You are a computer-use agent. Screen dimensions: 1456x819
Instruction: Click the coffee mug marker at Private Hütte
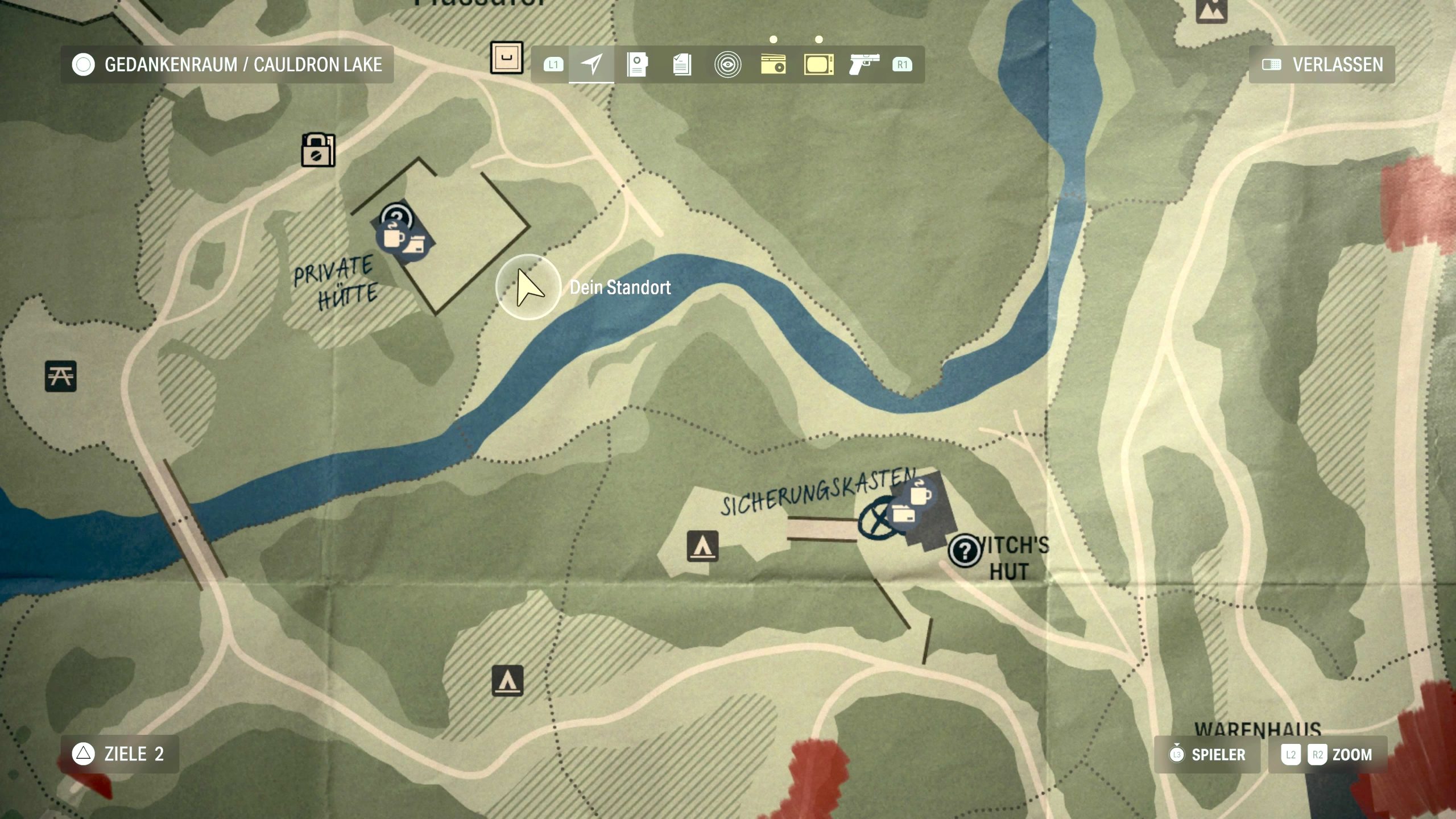click(393, 235)
